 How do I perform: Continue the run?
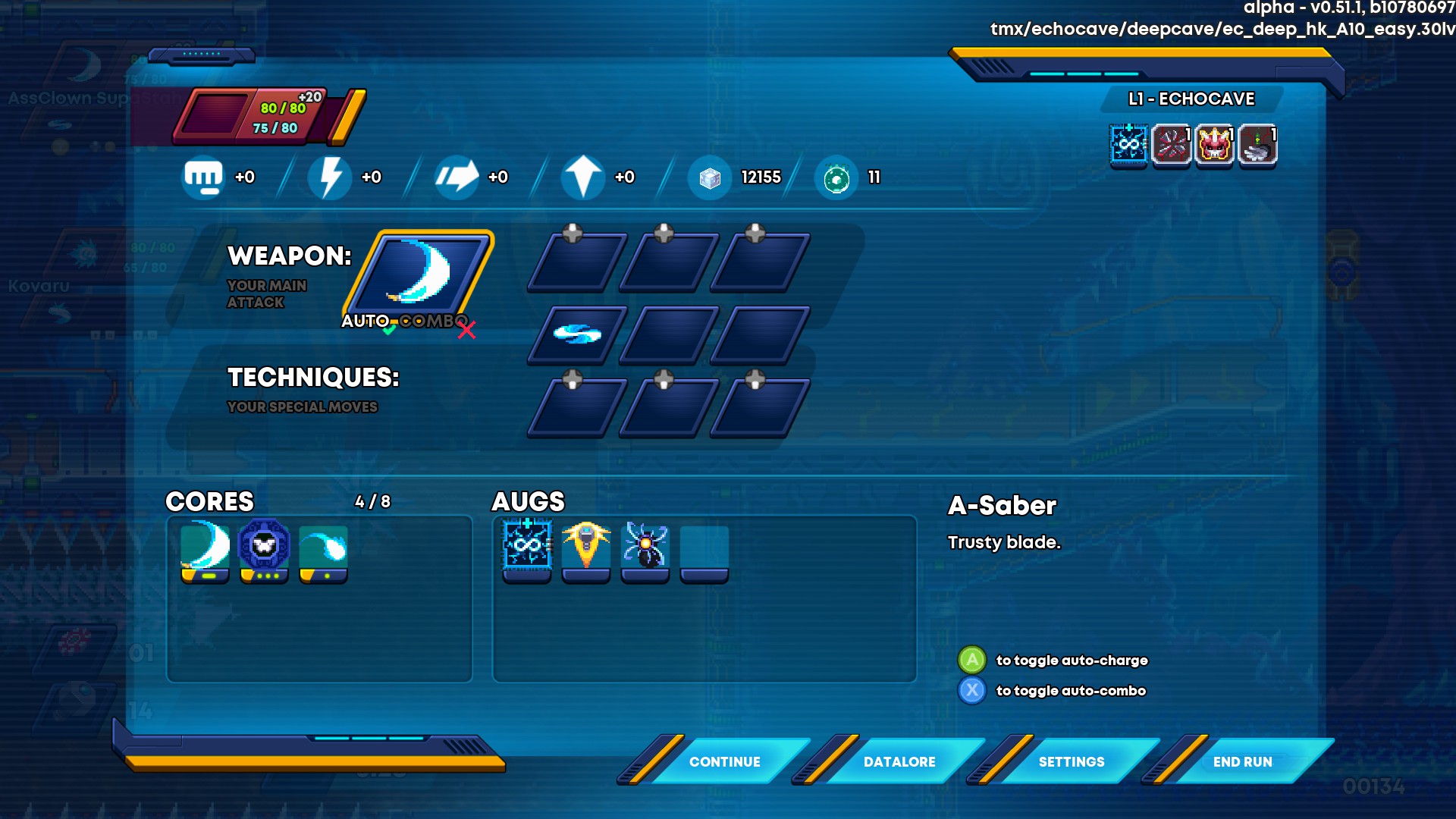(724, 761)
